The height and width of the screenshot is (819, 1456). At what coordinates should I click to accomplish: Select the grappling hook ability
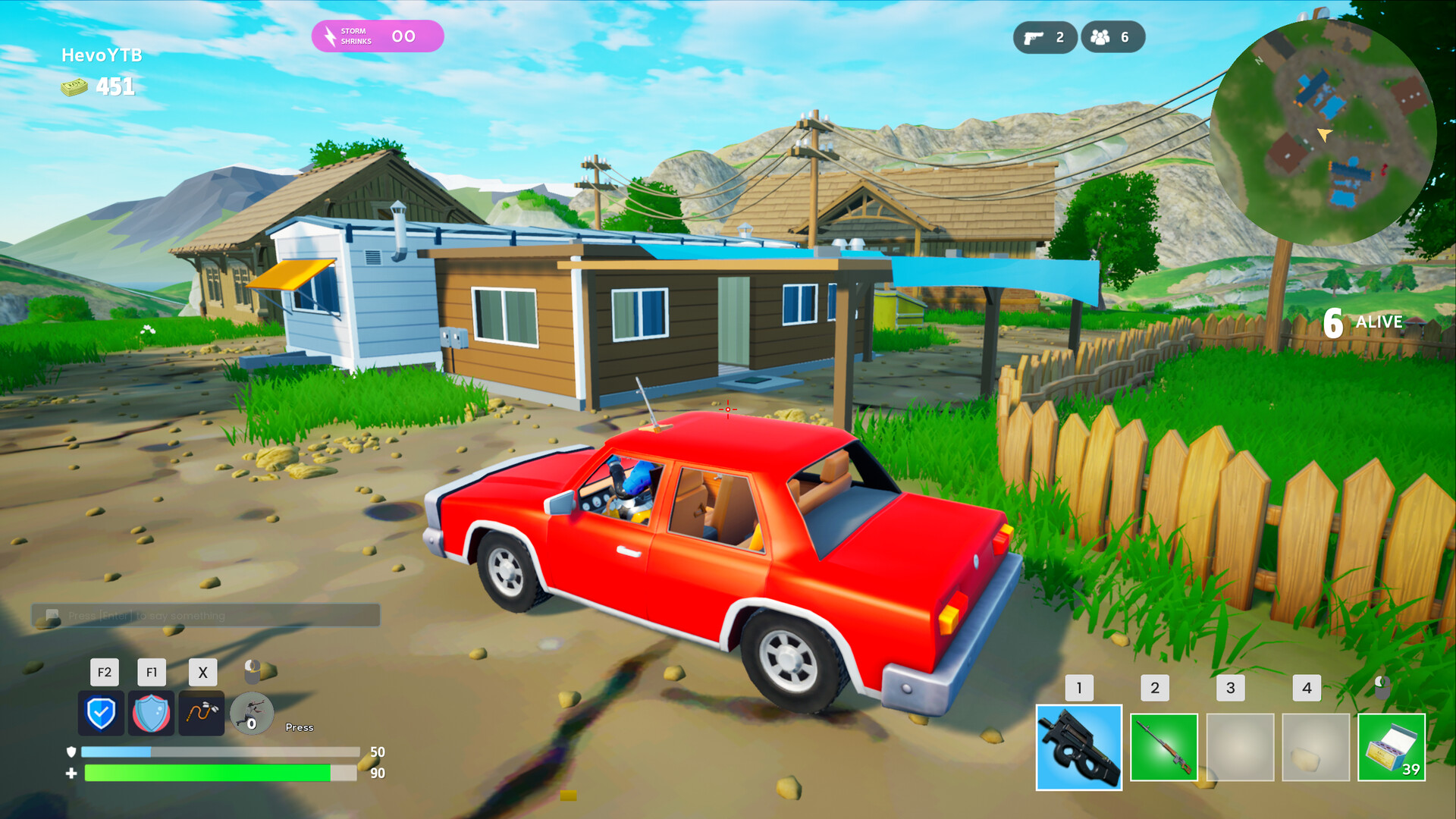pyautogui.click(x=200, y=711)
